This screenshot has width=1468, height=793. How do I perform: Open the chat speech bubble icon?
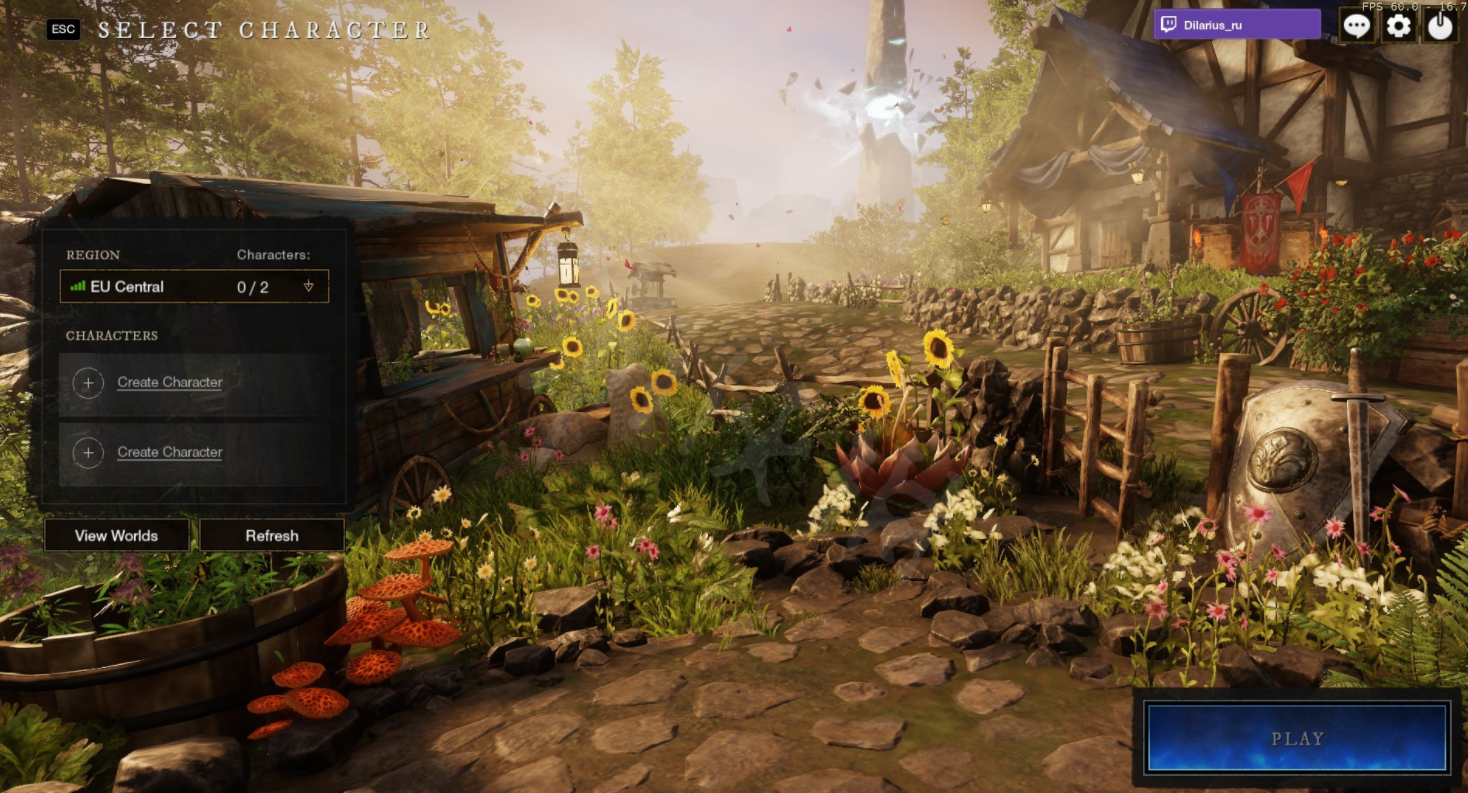pos(1356,26)
